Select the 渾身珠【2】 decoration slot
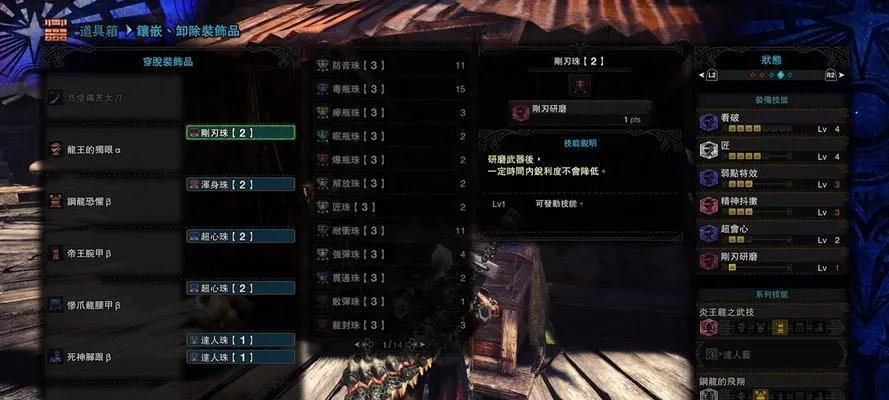Image resolution: width=889 pixels, height=400 pixels. (240, 184)
